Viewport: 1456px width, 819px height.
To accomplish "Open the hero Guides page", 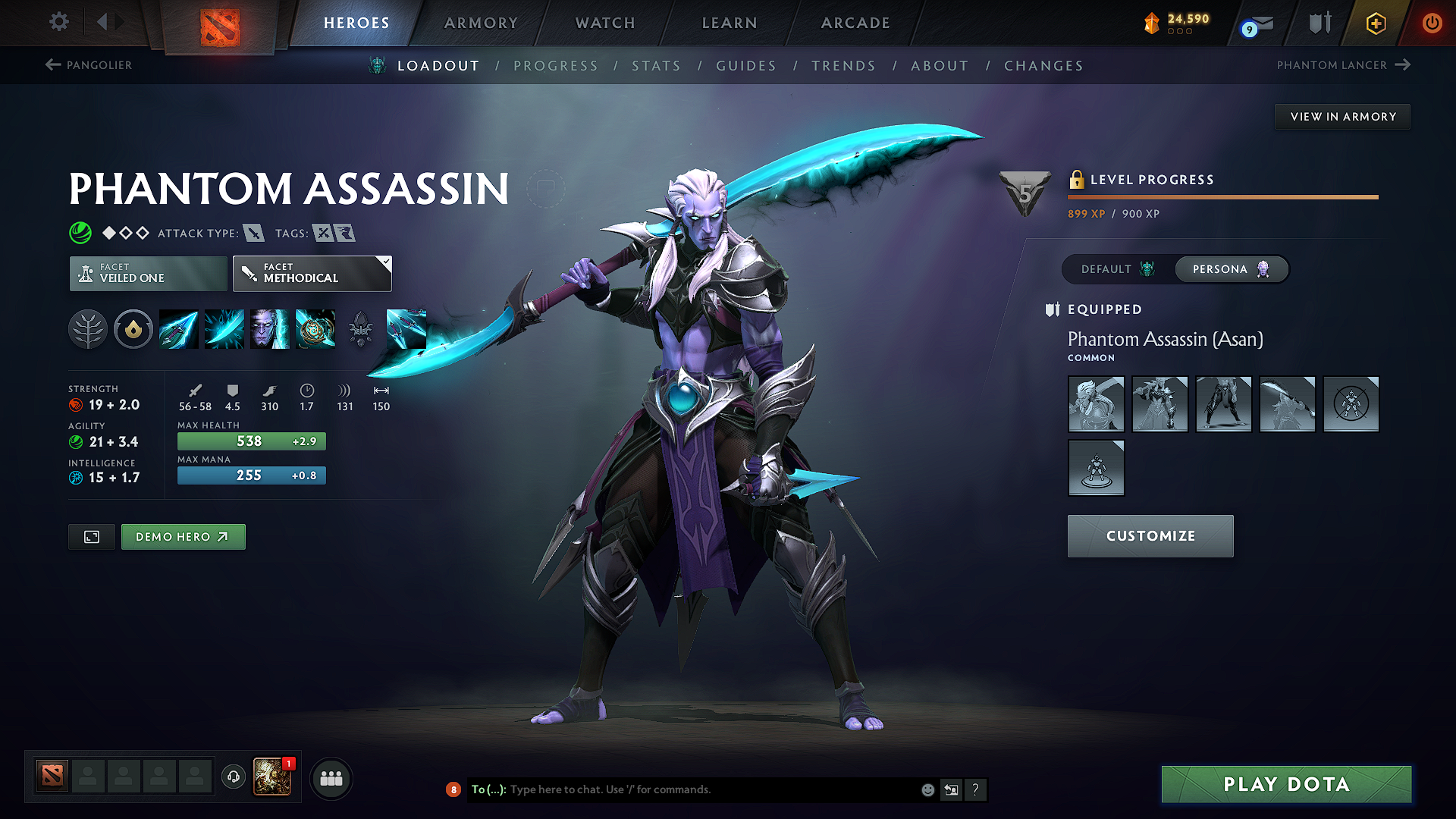I will coord(746,66).
